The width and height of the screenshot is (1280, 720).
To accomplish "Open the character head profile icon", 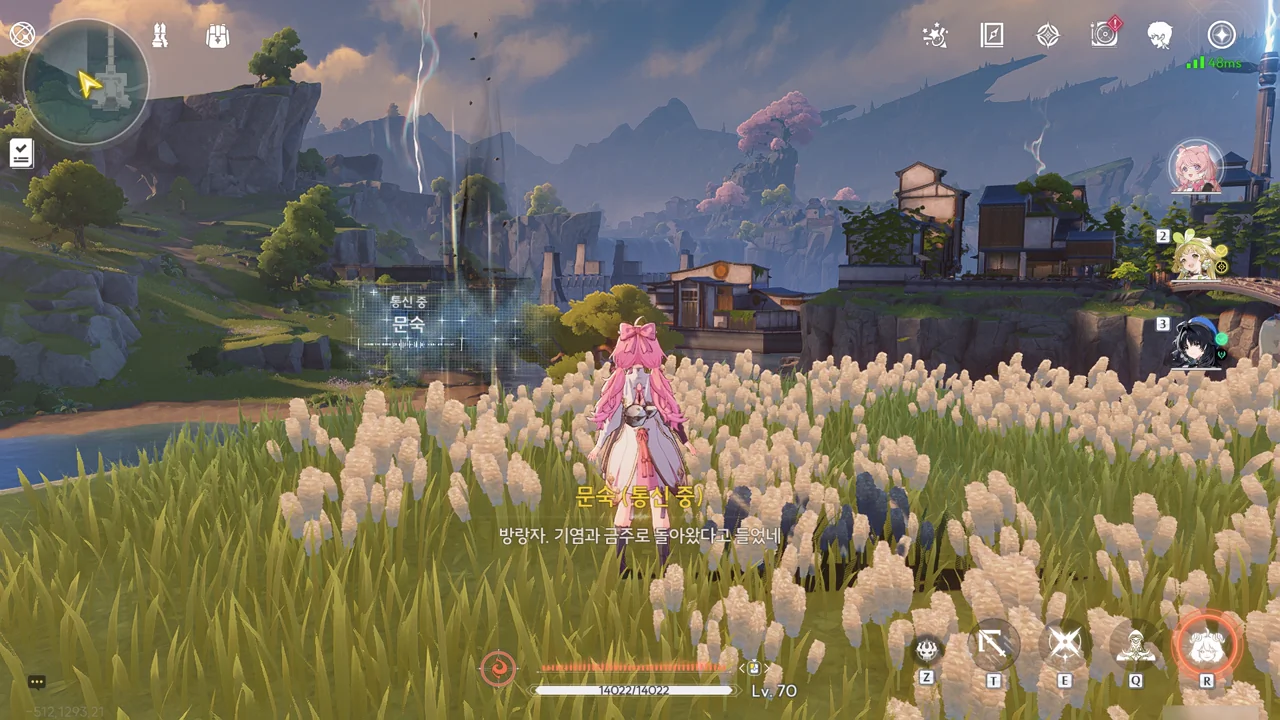I will click(x=1160, y=36).
